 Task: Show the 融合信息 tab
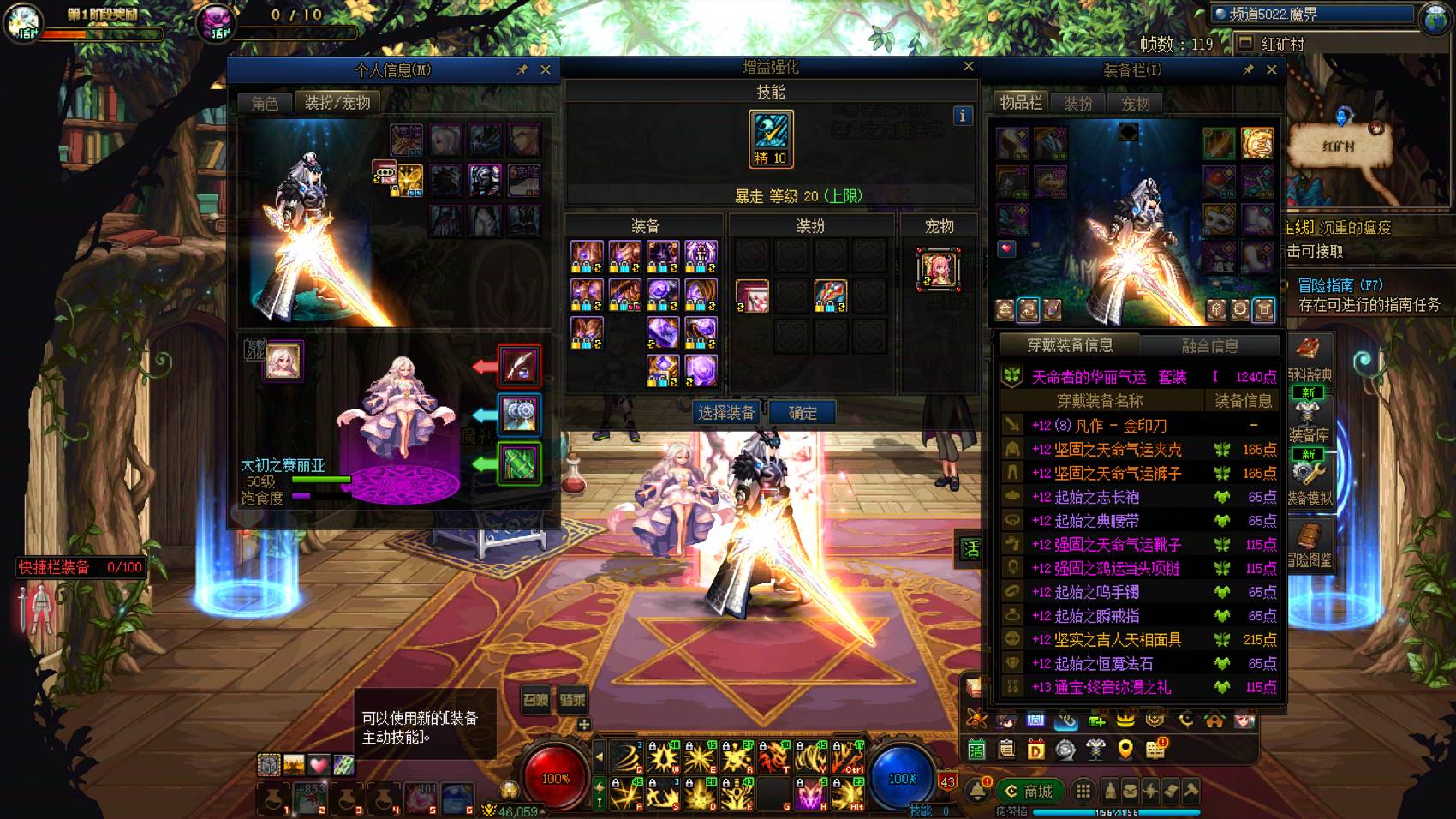1209,345
